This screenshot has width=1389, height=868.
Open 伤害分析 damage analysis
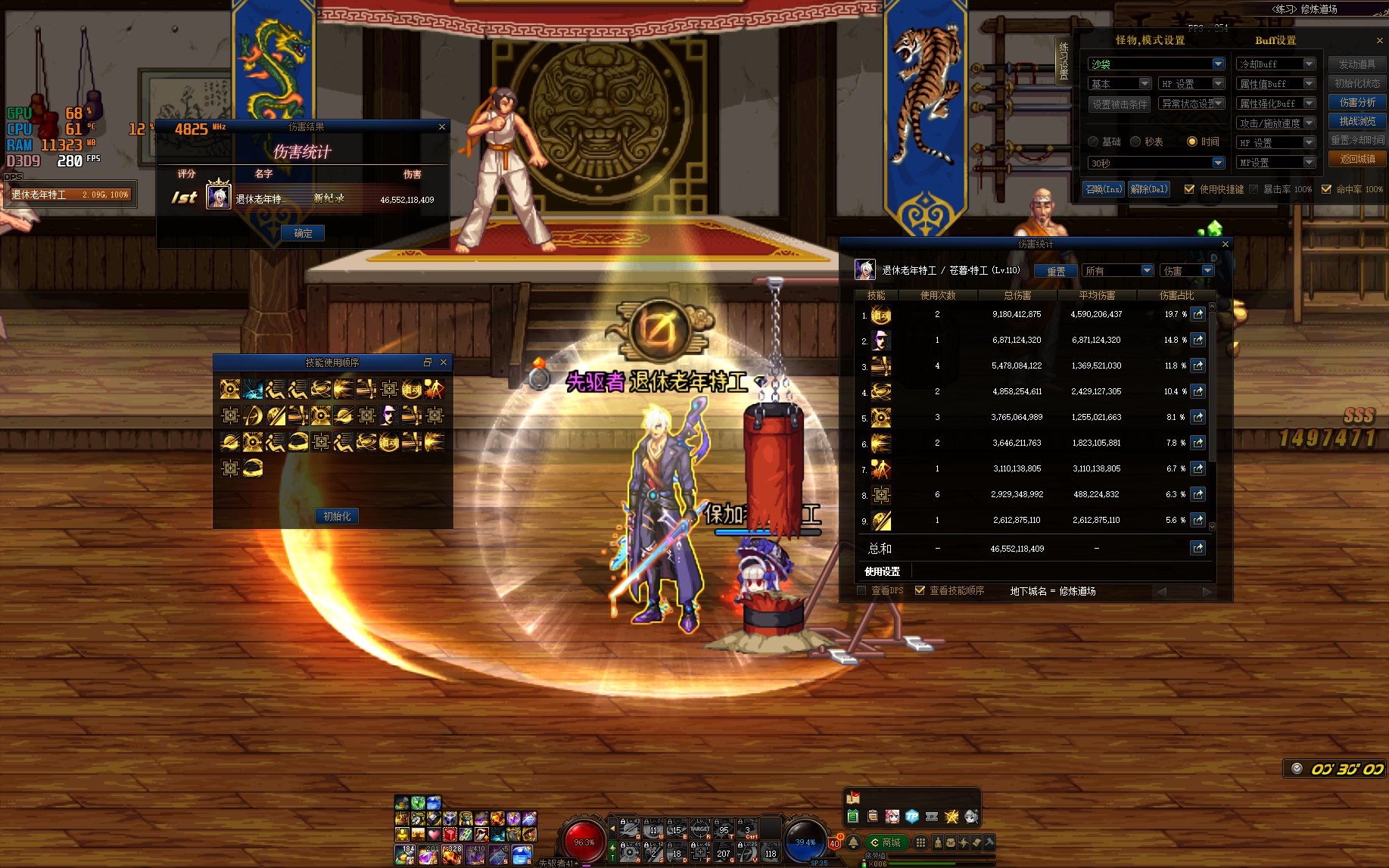(1357, 102)
